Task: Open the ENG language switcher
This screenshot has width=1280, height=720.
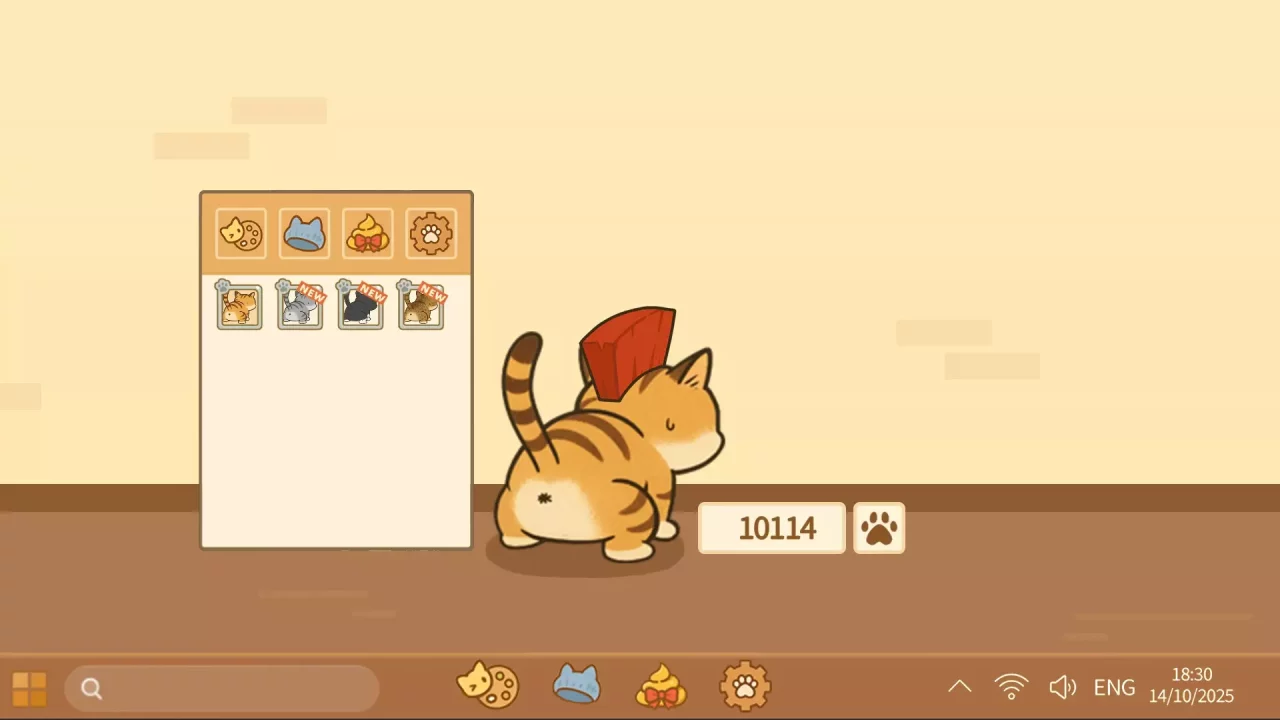Action: [1114, 687]
